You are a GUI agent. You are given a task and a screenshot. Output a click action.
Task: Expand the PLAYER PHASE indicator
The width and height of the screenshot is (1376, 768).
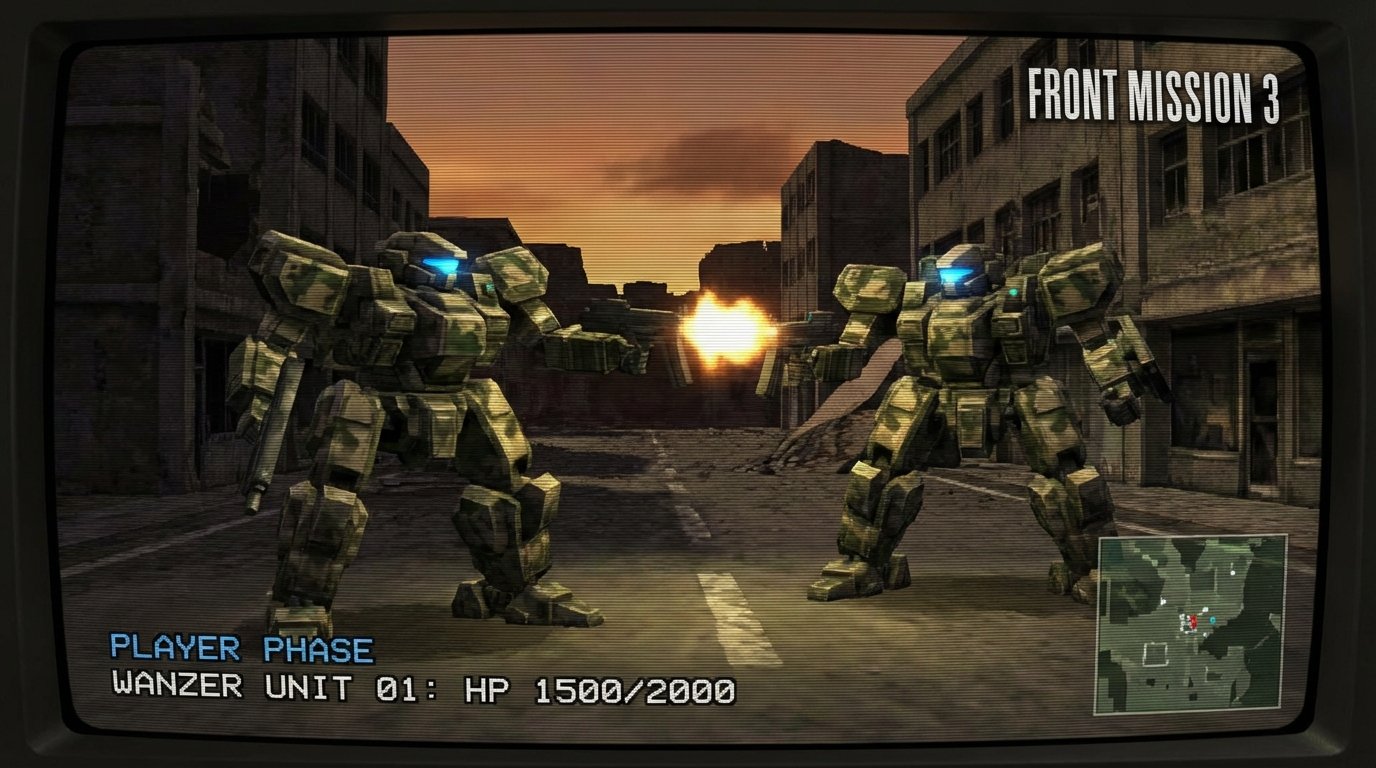pos(240,647)
